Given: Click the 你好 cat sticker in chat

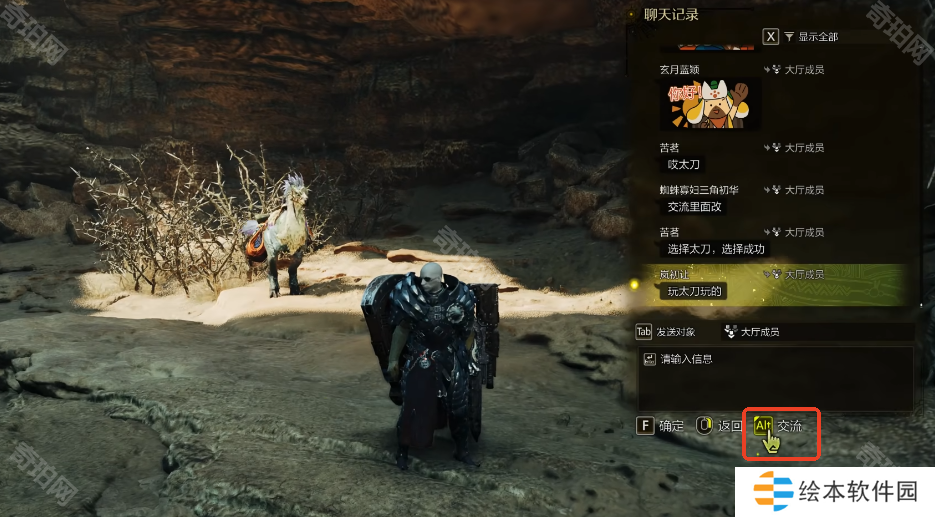Looking at the screenshot, I should [710, 104].
